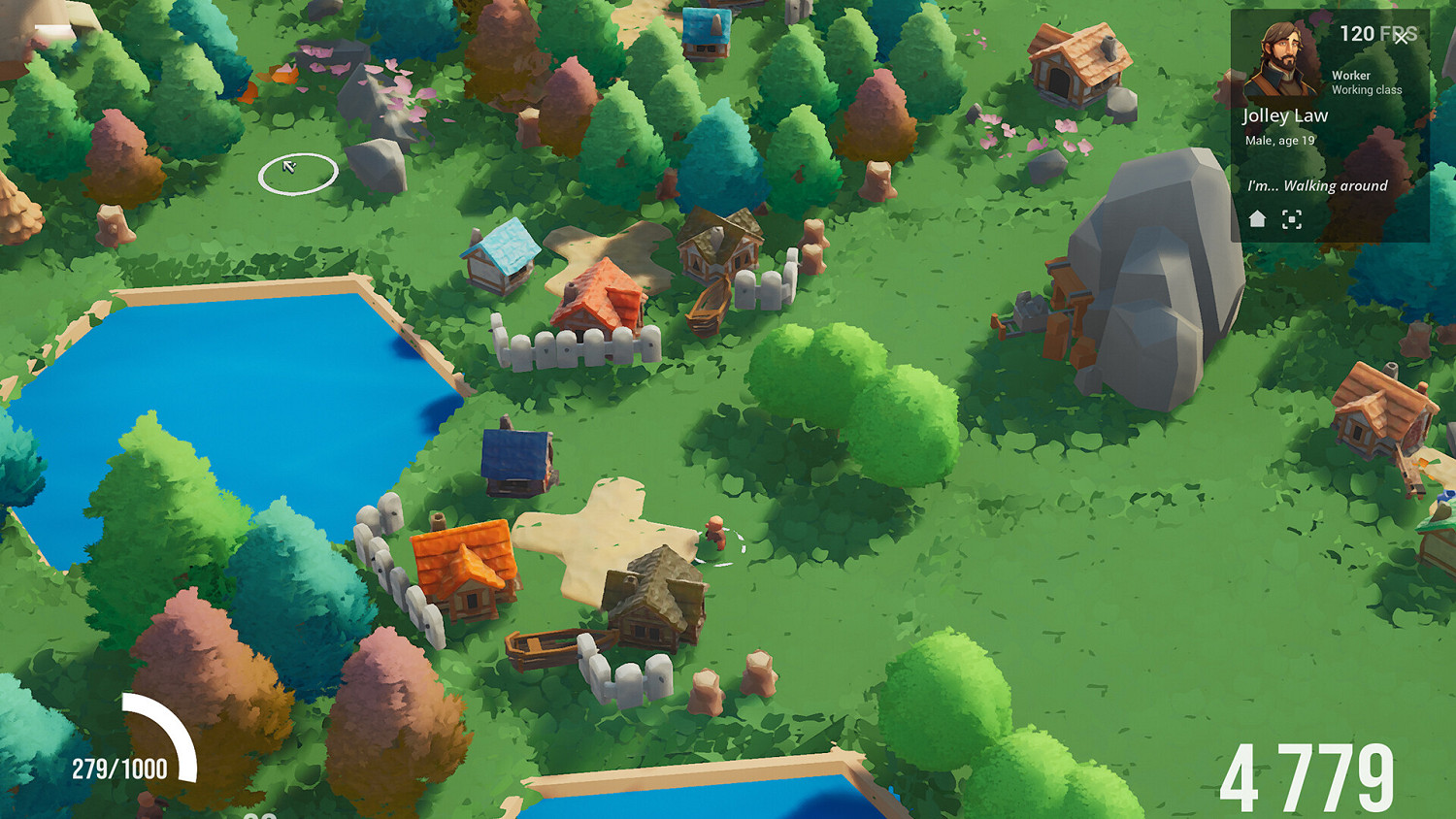Click the Worker class label
This screenshot has height=819, width=1456.
tap(1351, 75)
